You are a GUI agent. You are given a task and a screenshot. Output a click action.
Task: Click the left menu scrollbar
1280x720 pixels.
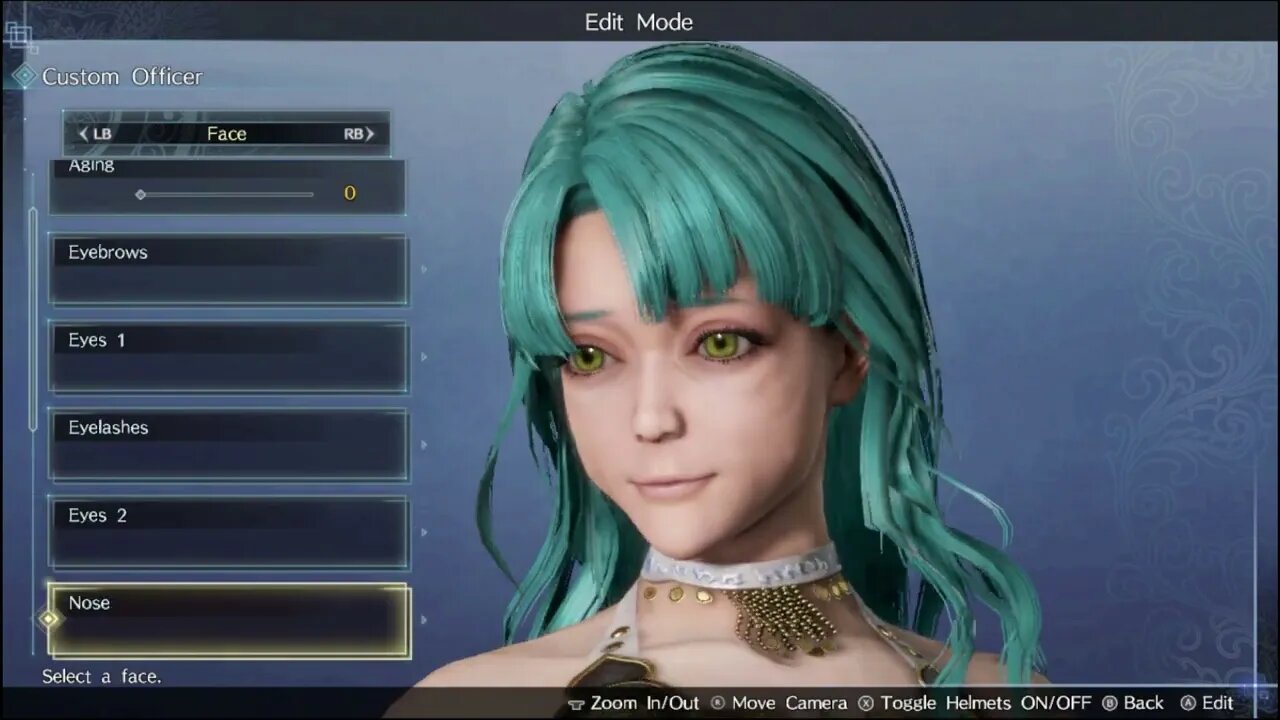[33, 318]
